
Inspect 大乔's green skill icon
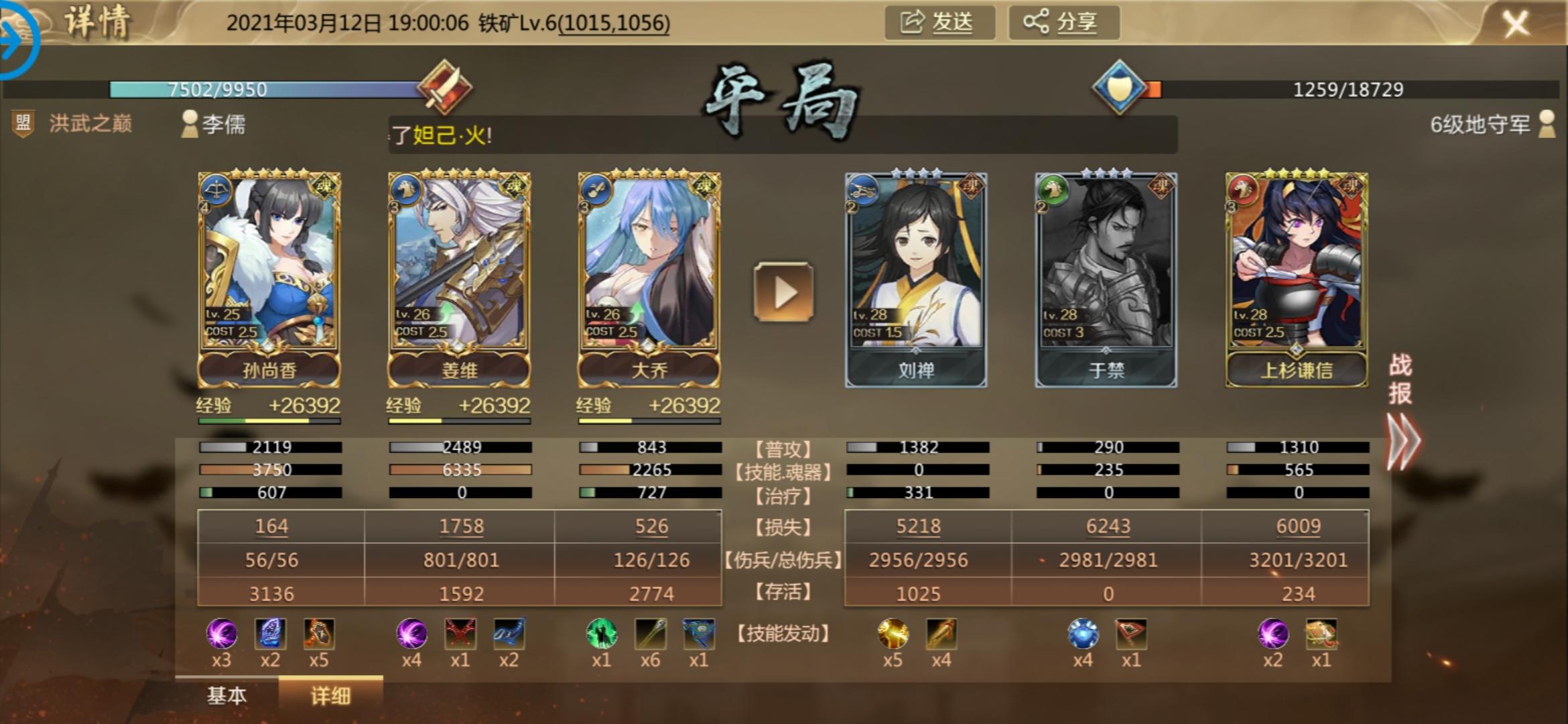pos(601,633)
